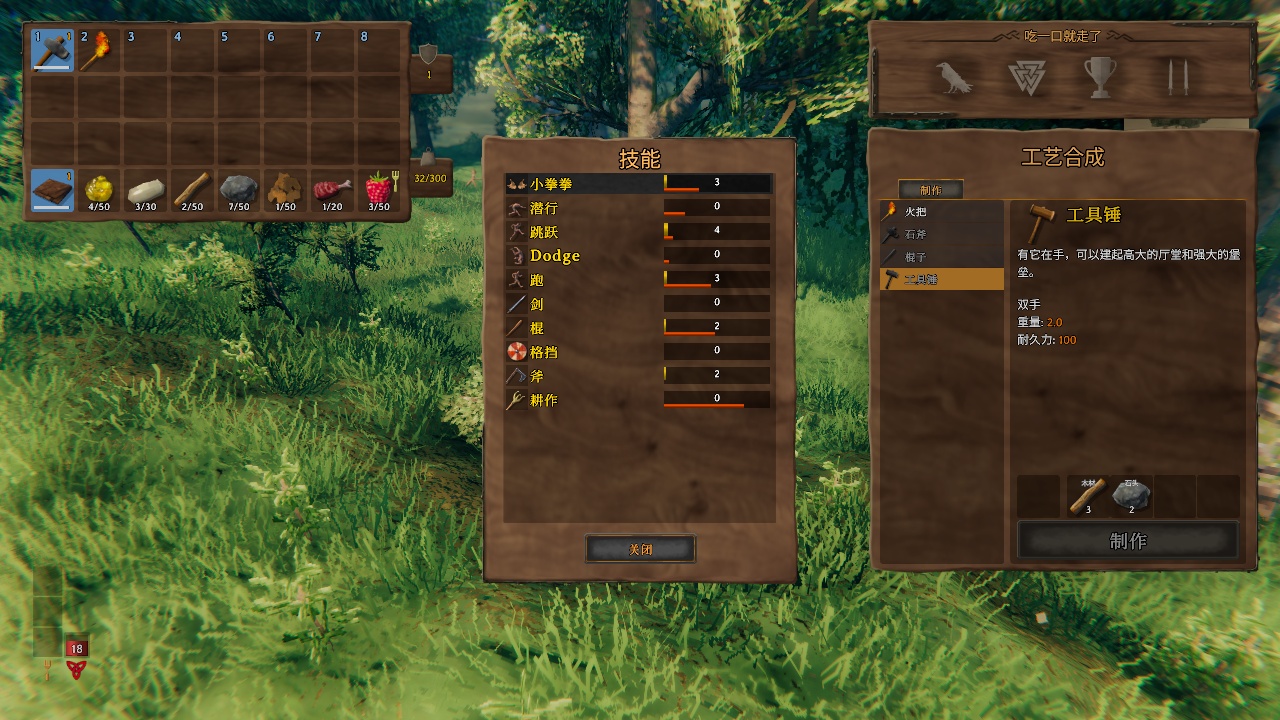The width and height of the screenshot is (1280, 720).
Task: Select the raw meat item
Action: 332,190
